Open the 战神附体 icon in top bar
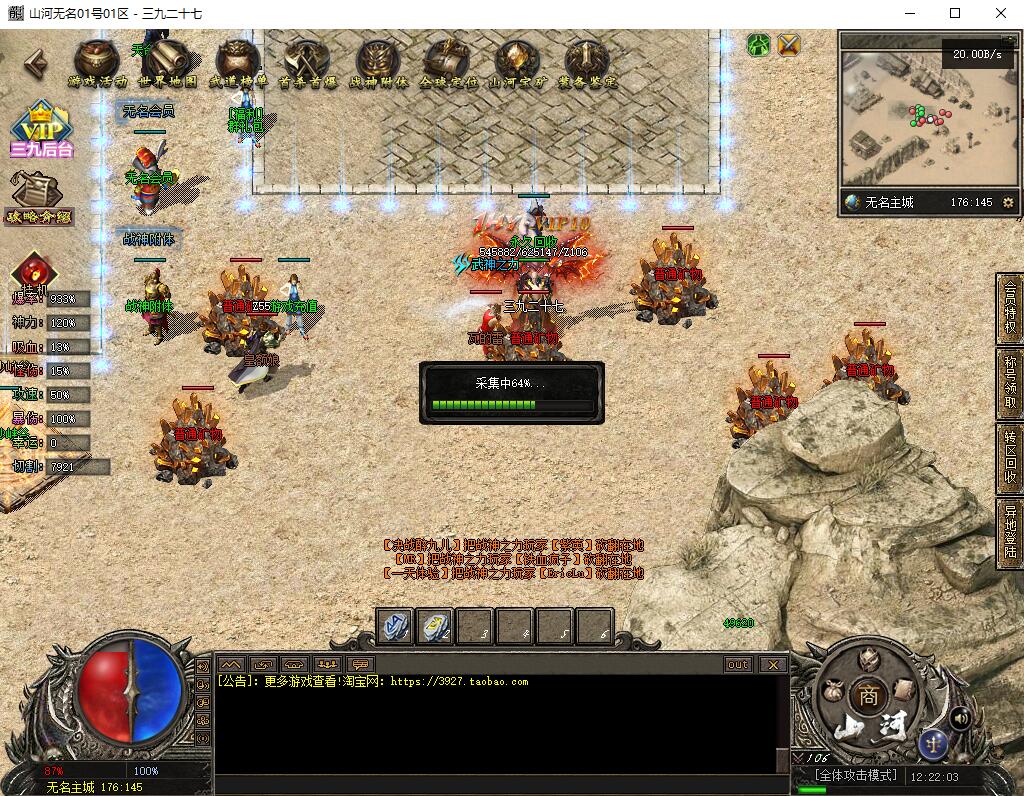The width and height of the screenshot is (1024, 796). (x=378, y=63)
